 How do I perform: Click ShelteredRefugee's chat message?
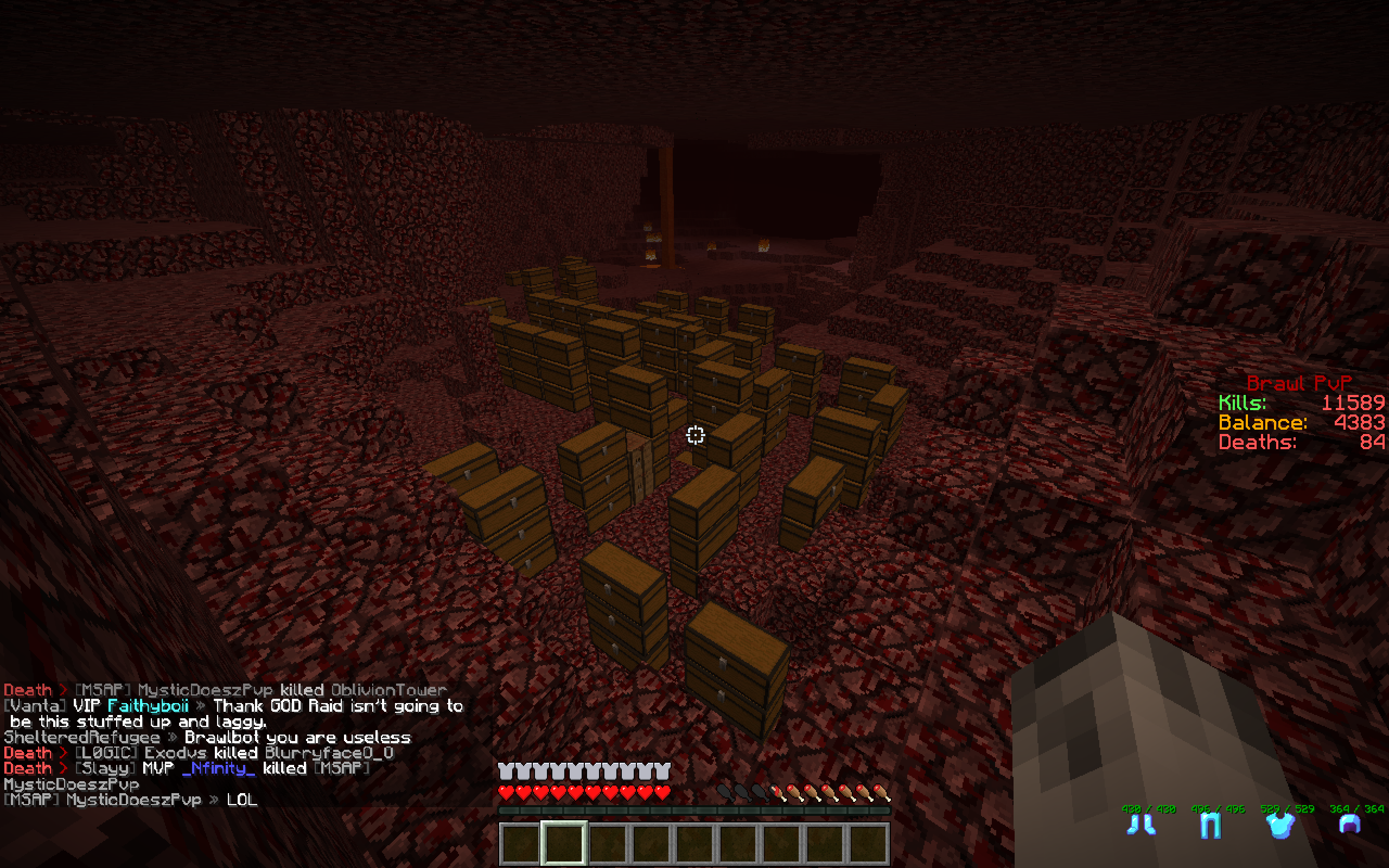pyautogui.click(x=297, y=737)
